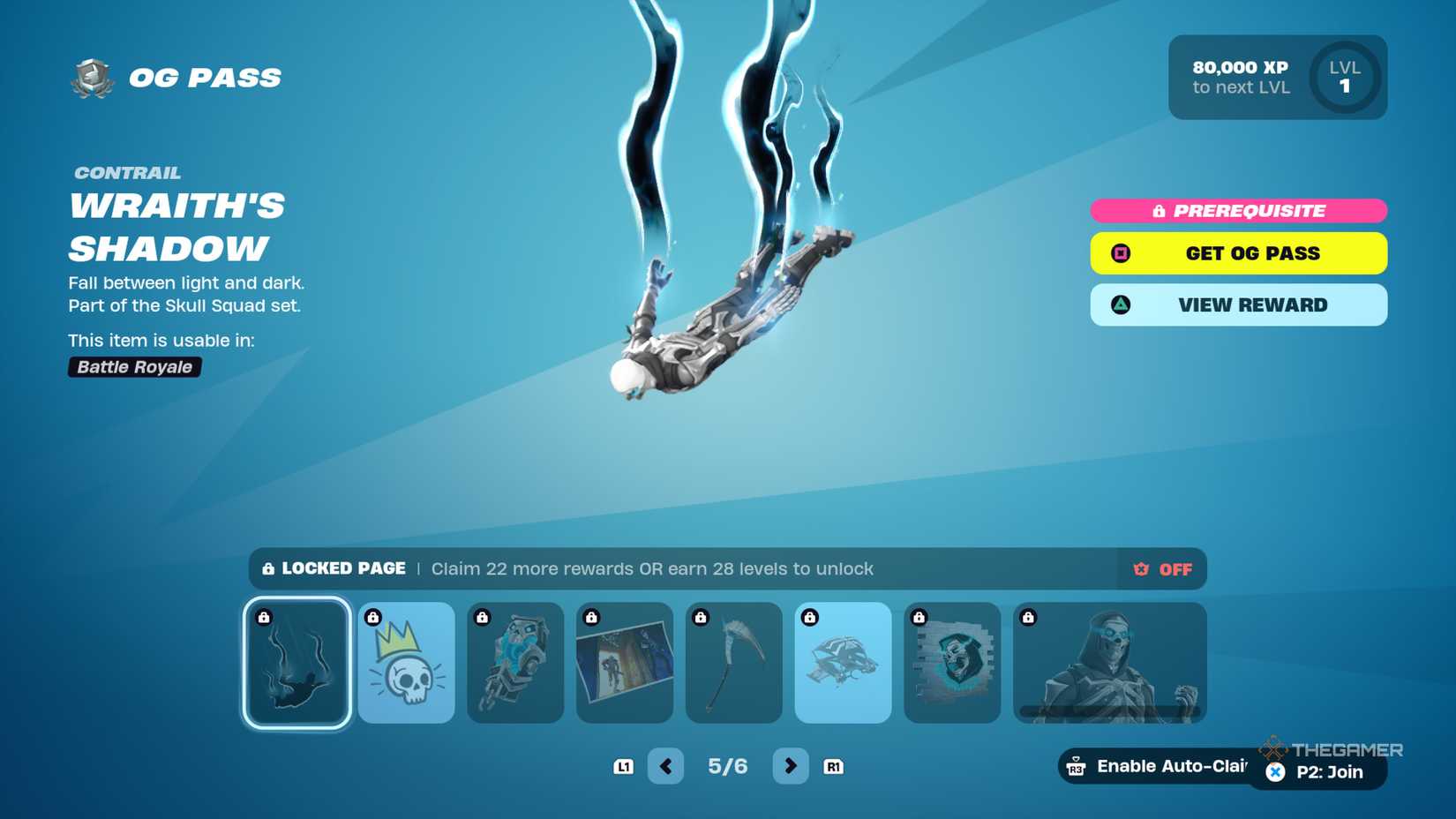Select the Battle Royale mode tag
The width and height of the screenshot is (1456, 819).
(x=134, y=367)
